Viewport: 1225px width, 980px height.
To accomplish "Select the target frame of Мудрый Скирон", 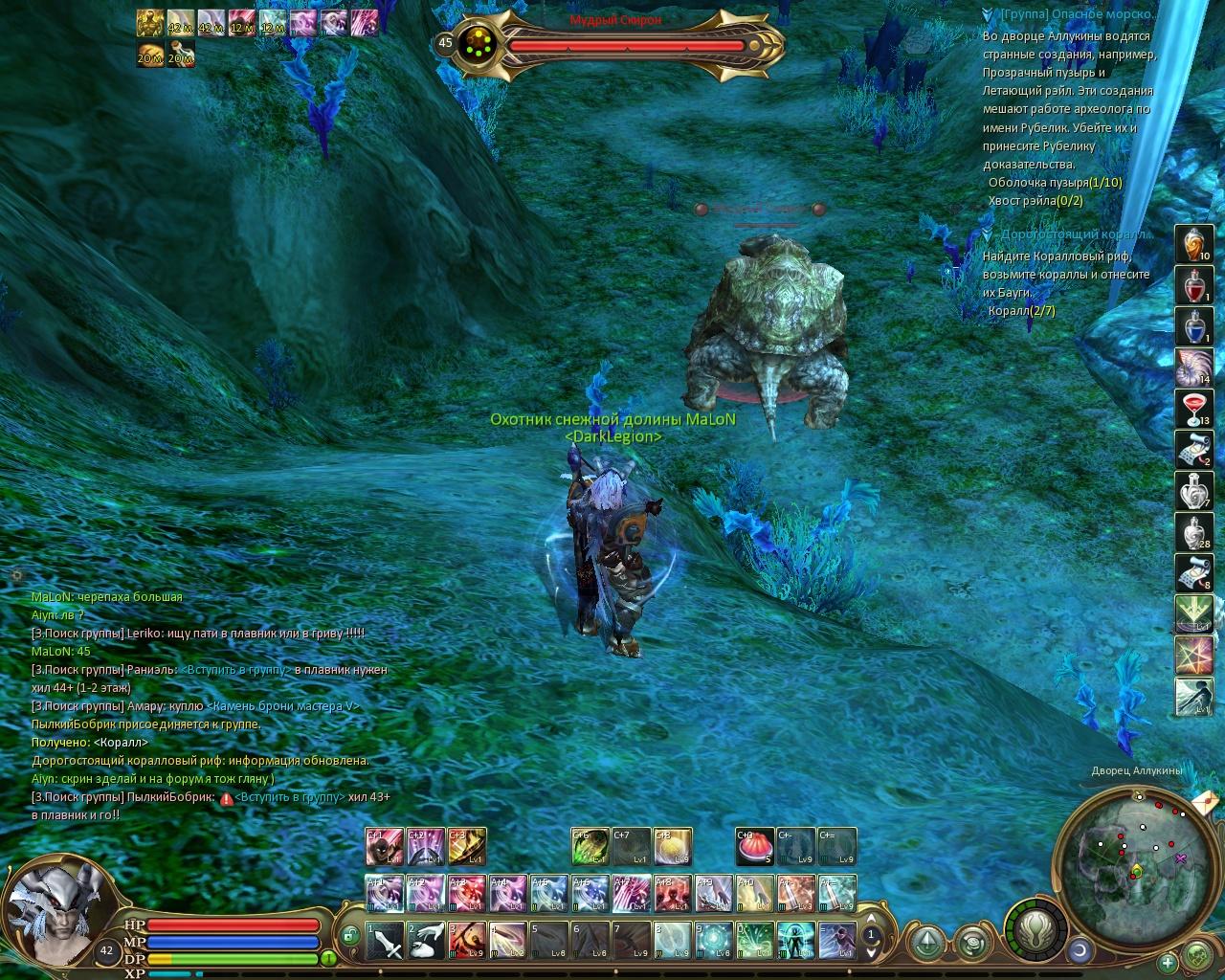I will tap(627, 44).
